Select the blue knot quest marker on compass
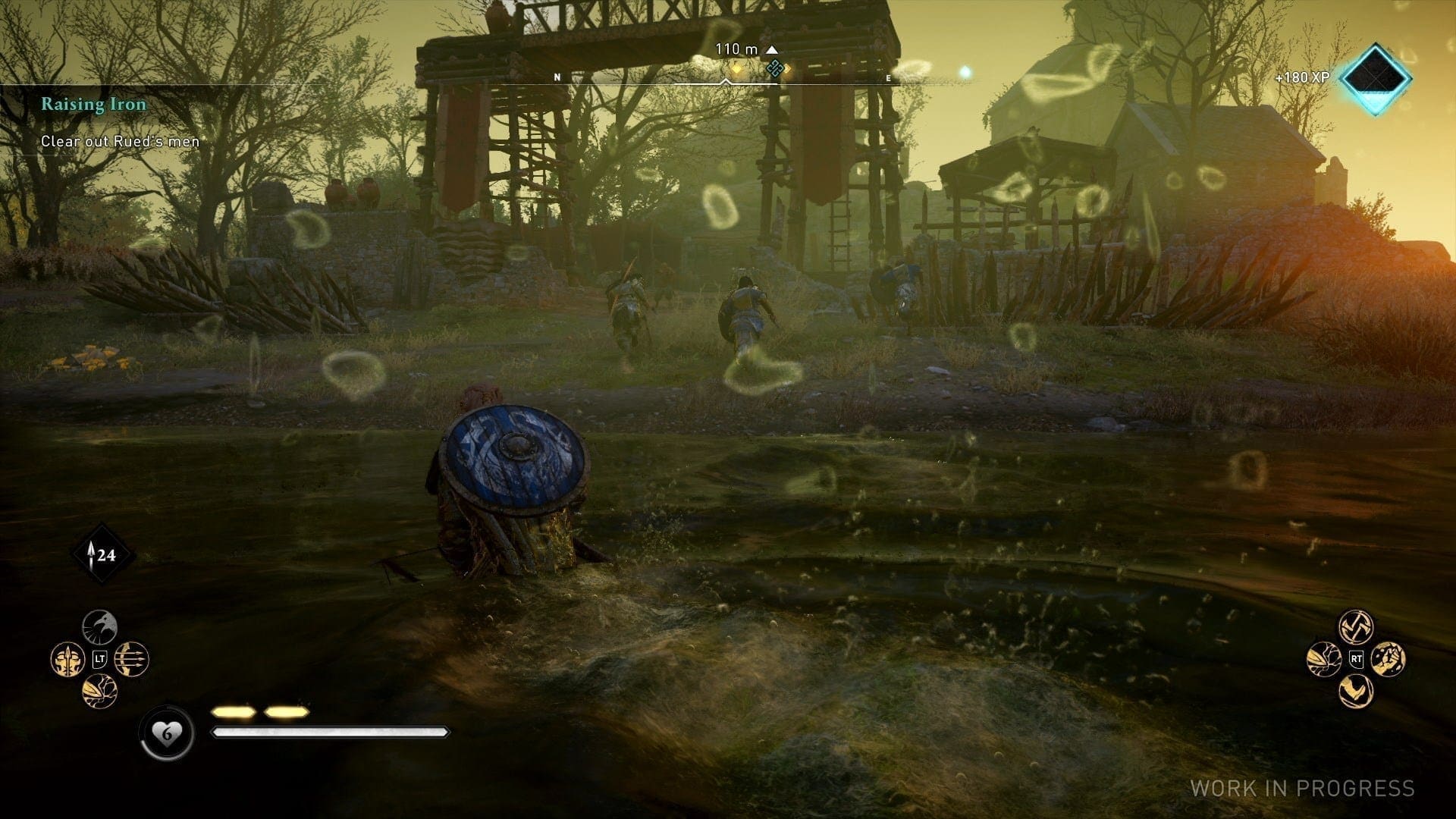This screenshot has width=1456, height=819. click(x=773, y=70)
